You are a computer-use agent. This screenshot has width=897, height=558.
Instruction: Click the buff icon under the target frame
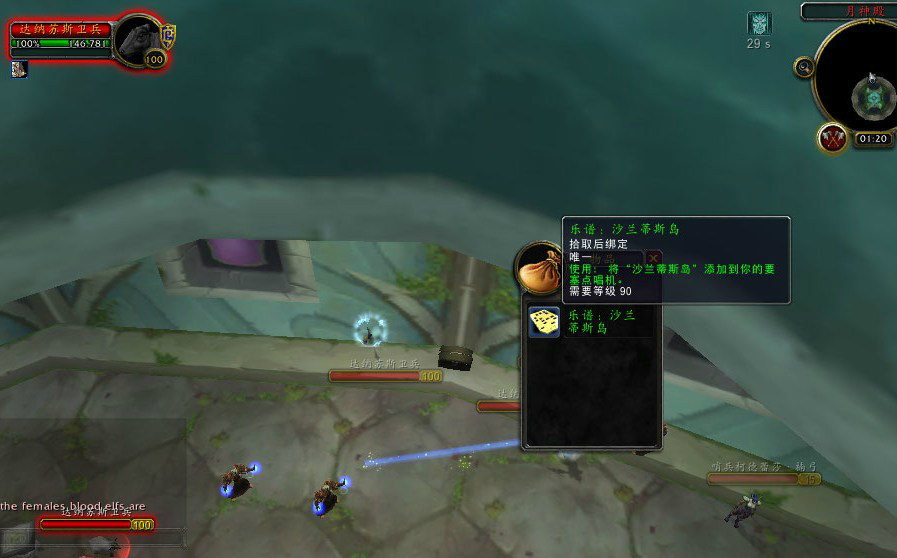(x=19, y=69)
